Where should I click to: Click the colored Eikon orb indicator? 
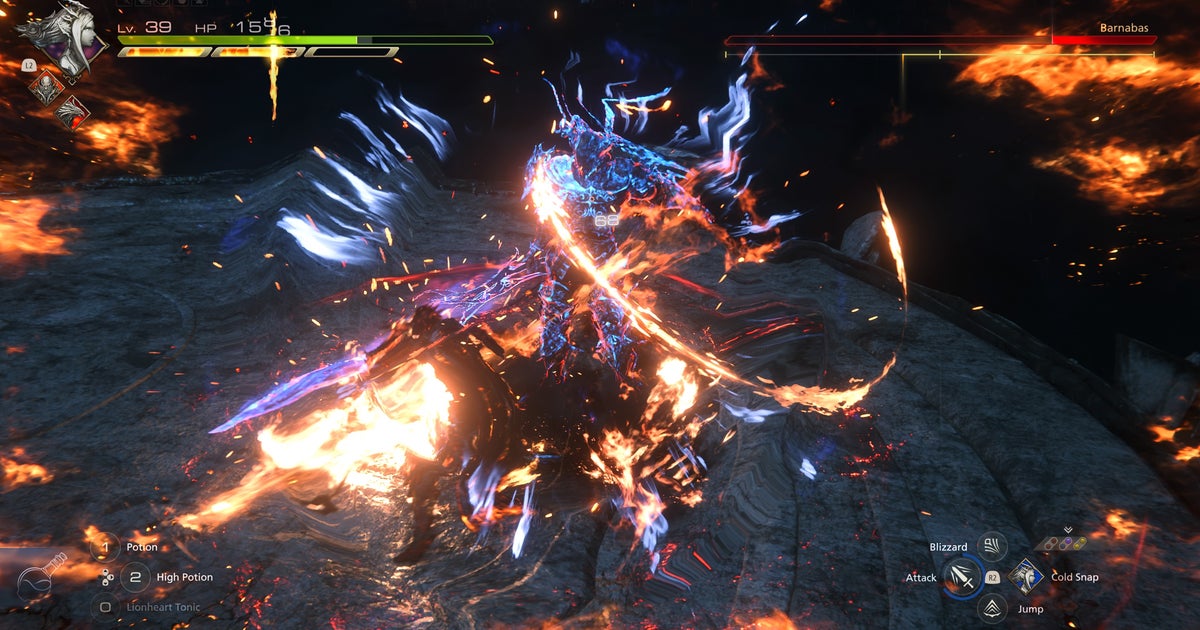pos(1067,544)
